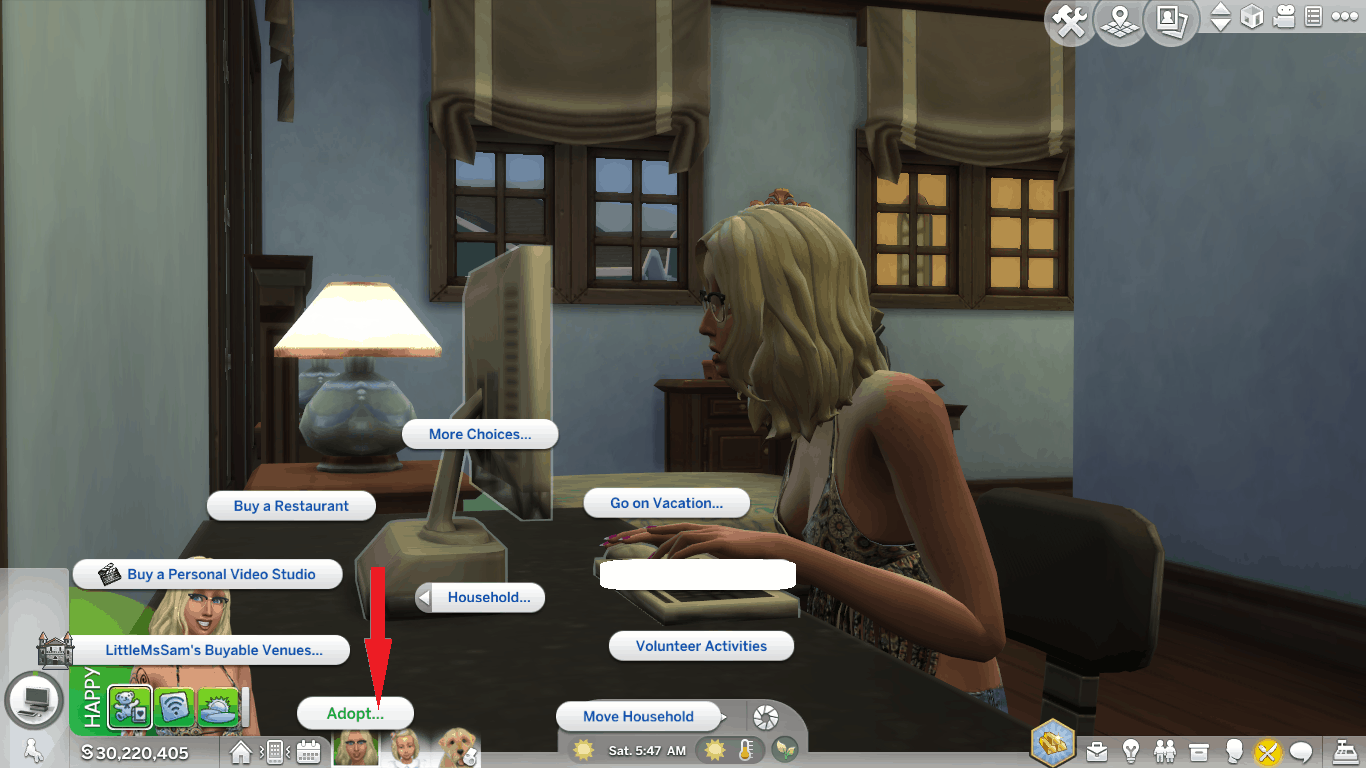This screenshot has height=768, width=1366.
Task: Select Buy a Restaurant
Action: point(291,506)
